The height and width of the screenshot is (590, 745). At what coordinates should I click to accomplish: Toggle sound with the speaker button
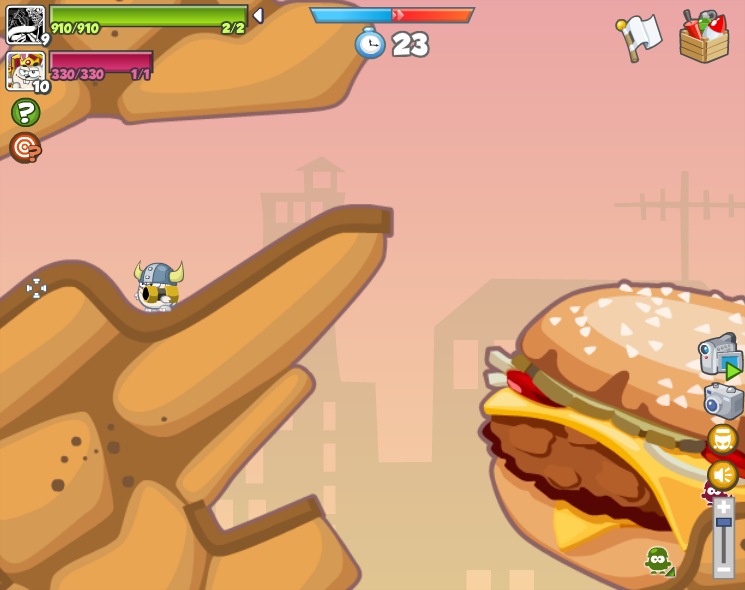point(723,475)
